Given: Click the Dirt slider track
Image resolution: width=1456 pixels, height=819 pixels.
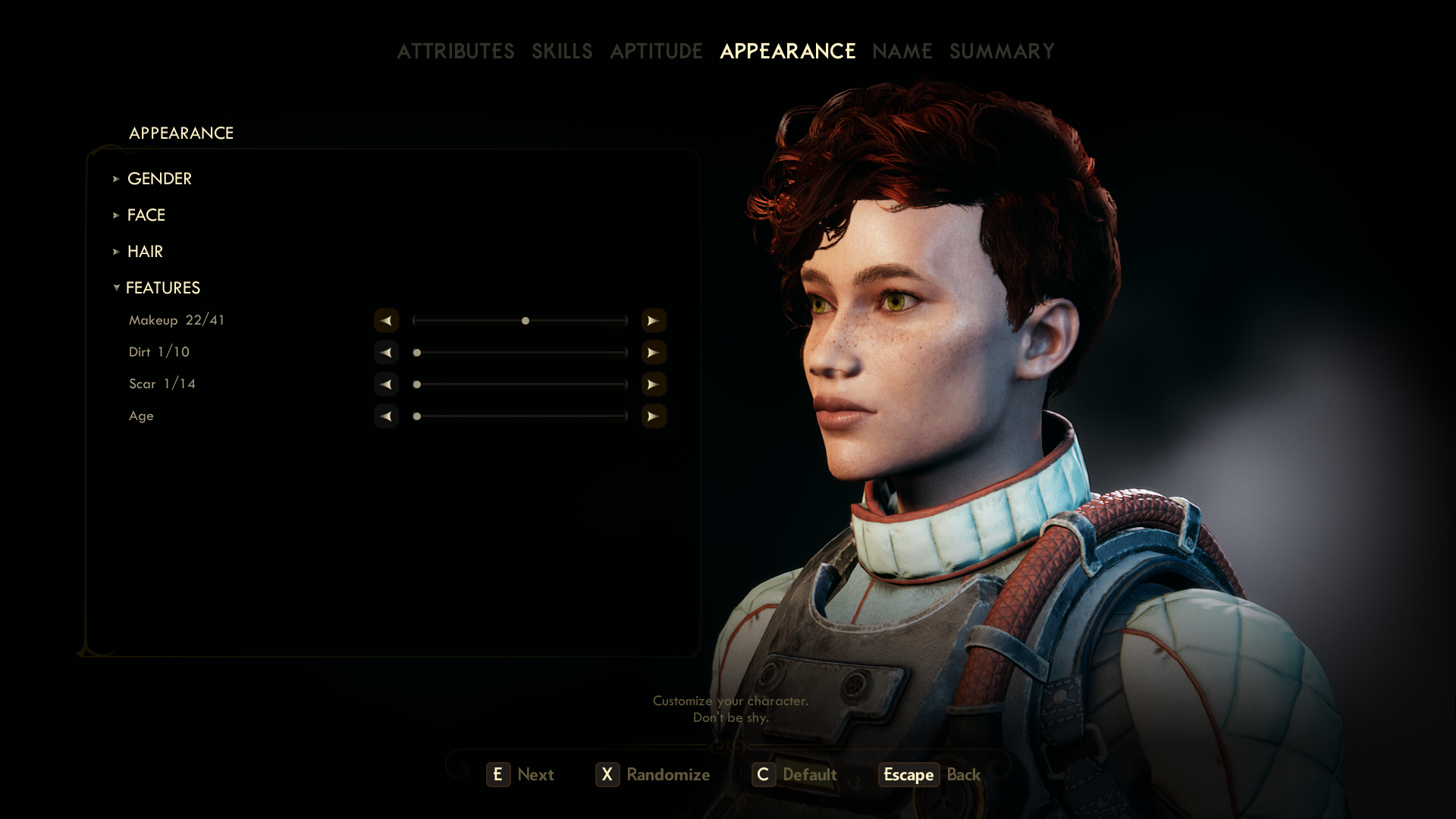Looking at the screenshot, I should tap(520, 353).
